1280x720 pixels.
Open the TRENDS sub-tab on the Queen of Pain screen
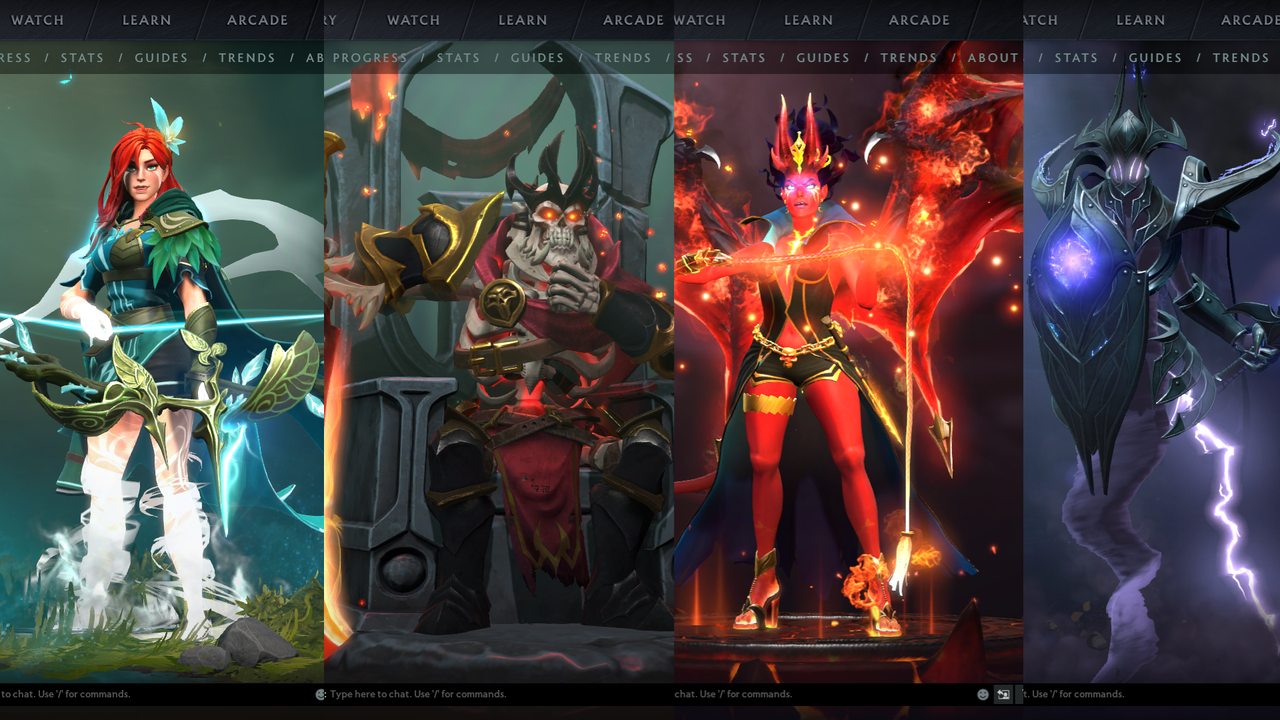point(908,57)
